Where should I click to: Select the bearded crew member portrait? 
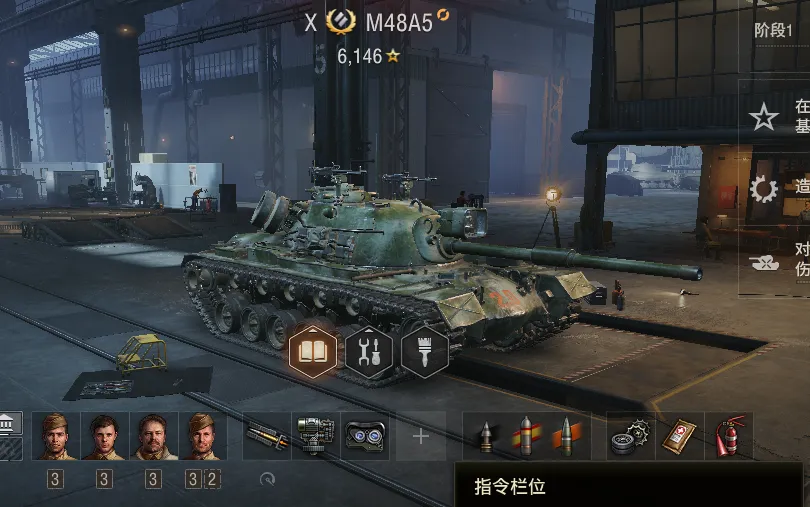[x=153, y=436]
